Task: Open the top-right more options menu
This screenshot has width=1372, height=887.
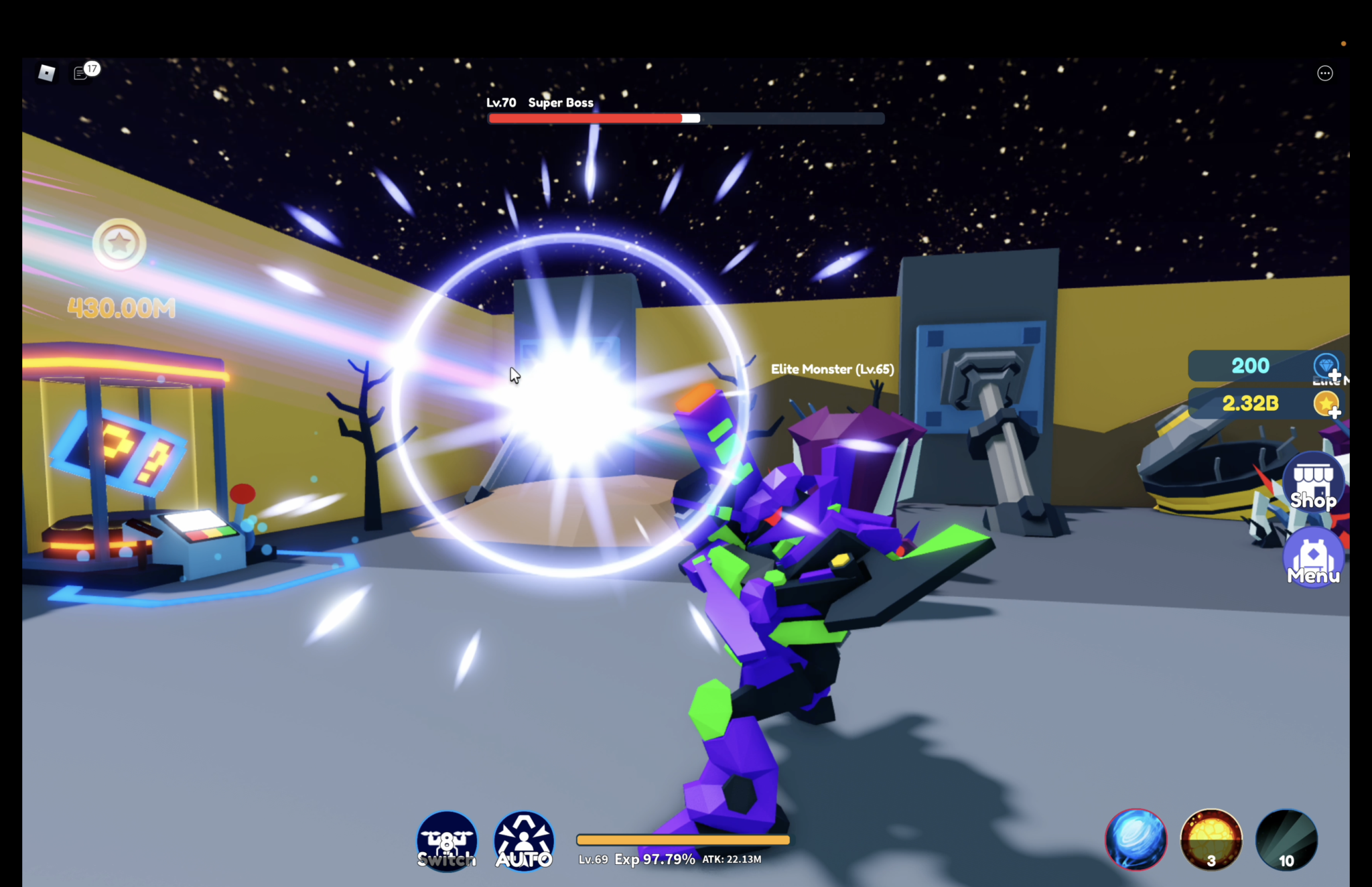Action: (1324, 73)
